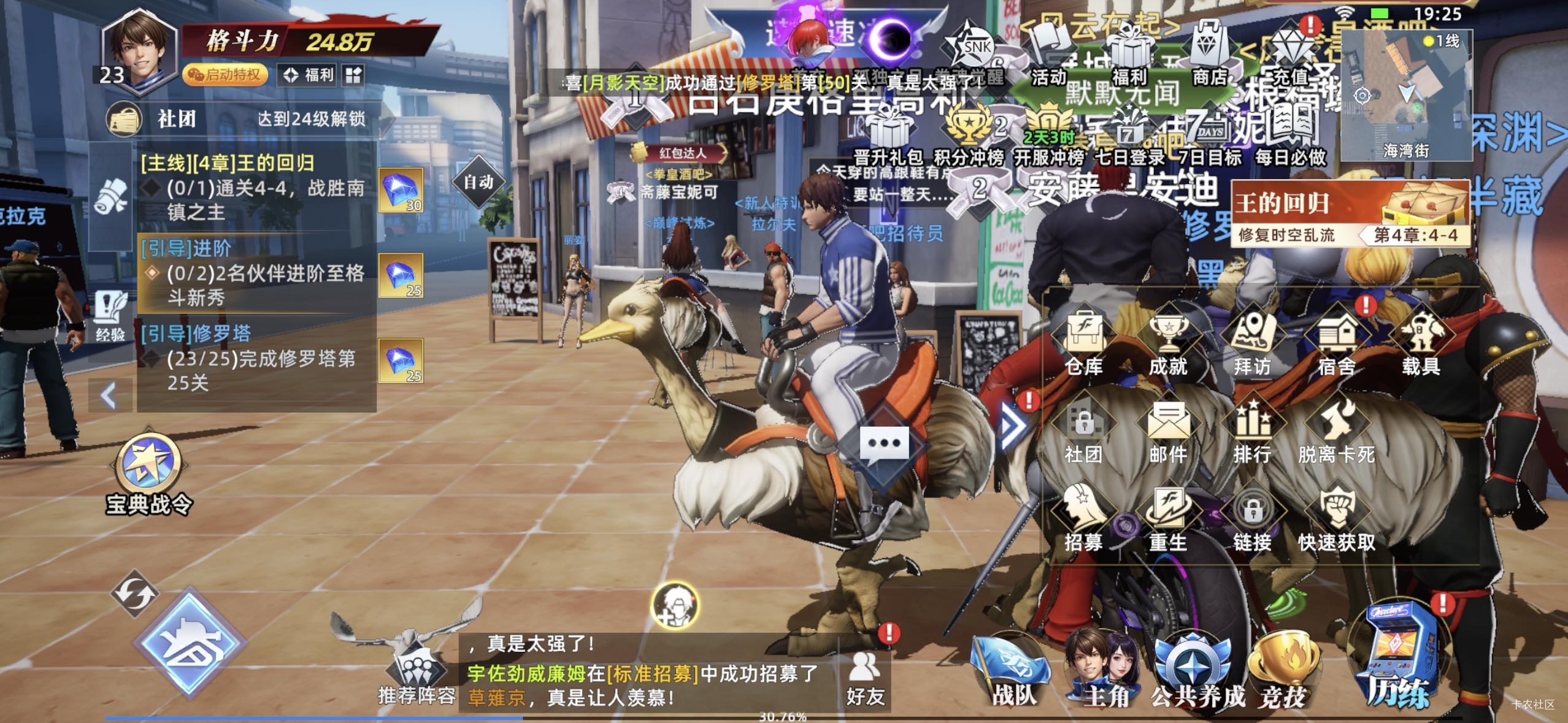This screenshot has height=723, width=1568.
Task: Open the 海湾街 minimap
Action: pyautogui.click(x=1406, y=95)
